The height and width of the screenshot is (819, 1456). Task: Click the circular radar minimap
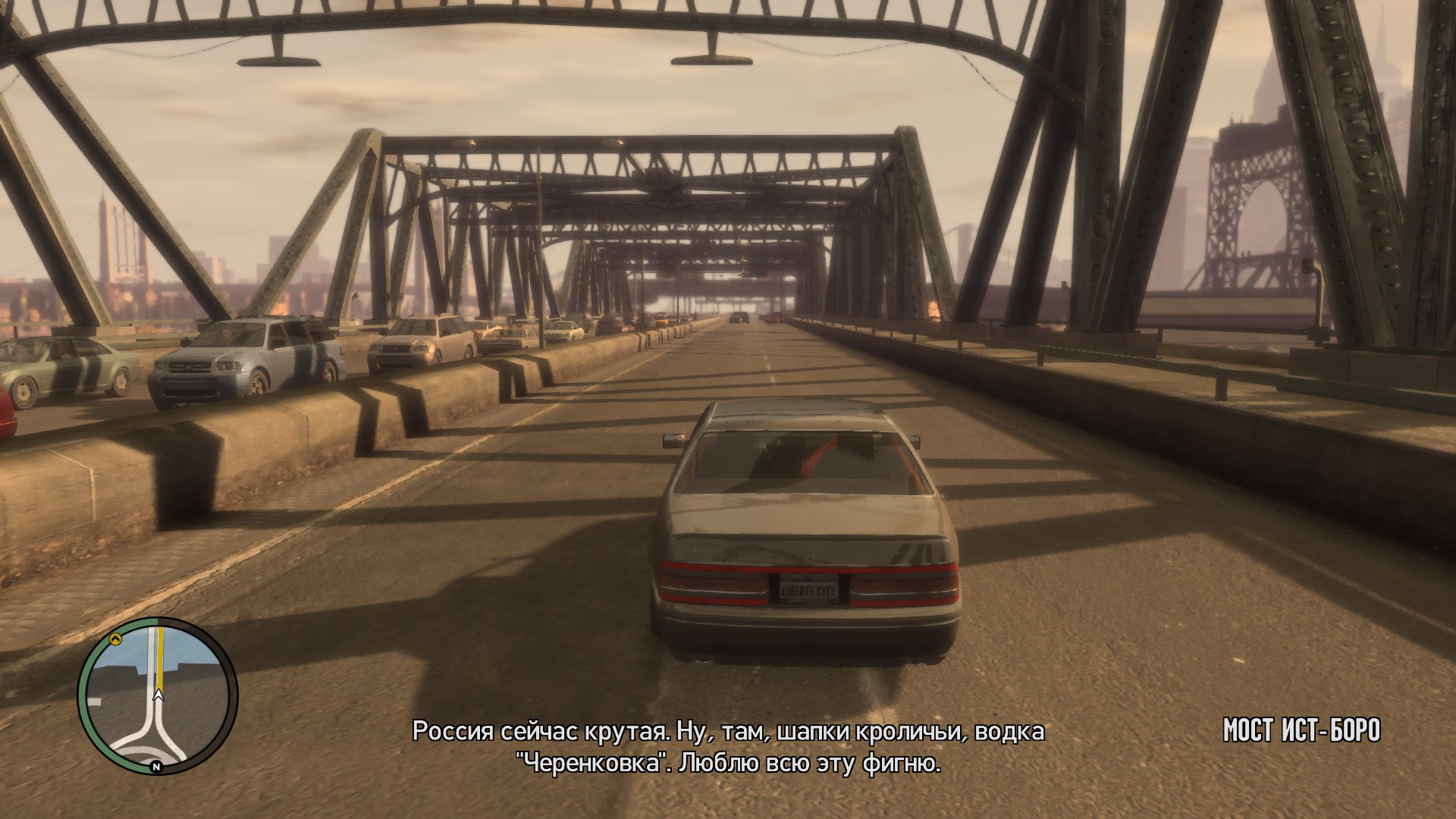(x=158, y=695)
